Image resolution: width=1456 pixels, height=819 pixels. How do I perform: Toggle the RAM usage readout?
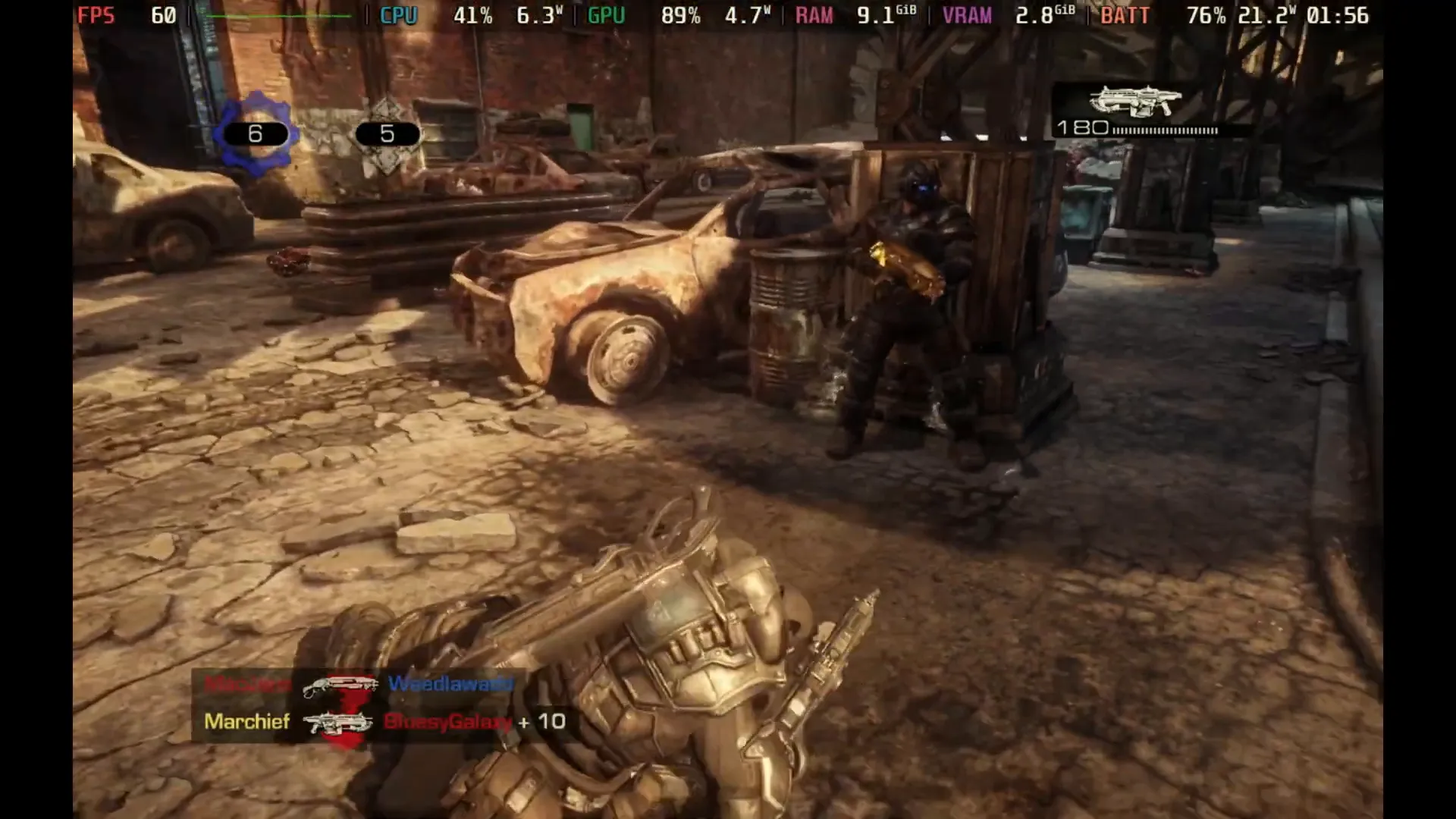tap(814, 14)
